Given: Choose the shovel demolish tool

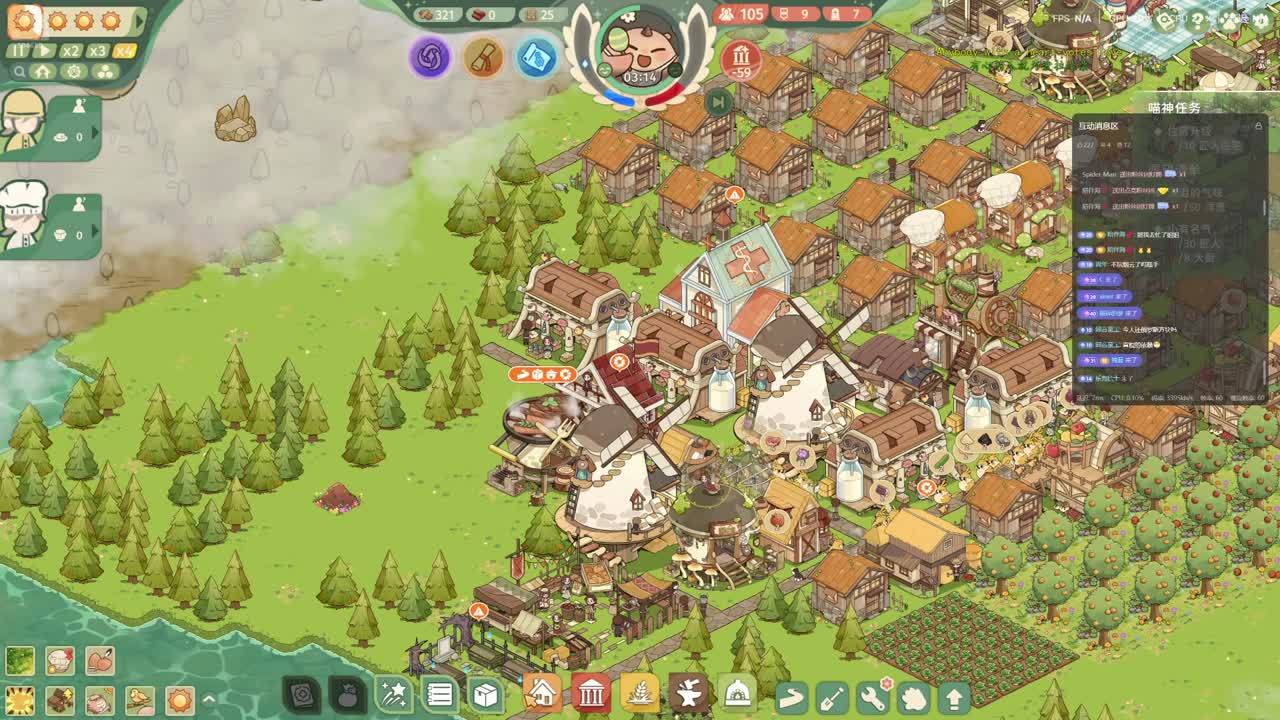Looking at the screenshot, I should click(x=832, y=696).
